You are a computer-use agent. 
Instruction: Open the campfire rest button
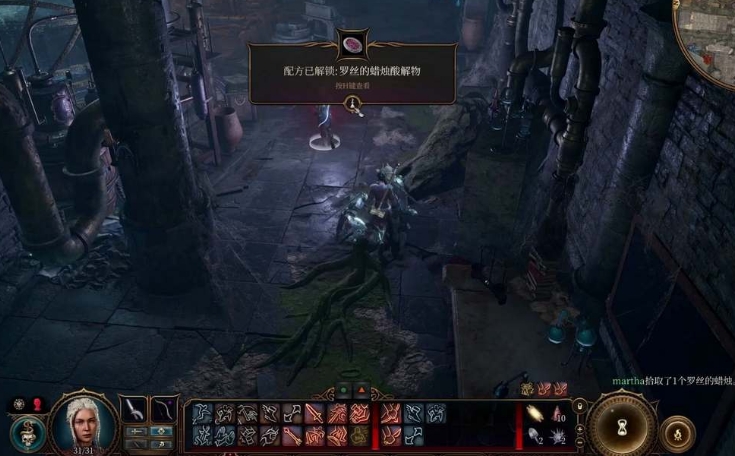[x=677, y=431]
